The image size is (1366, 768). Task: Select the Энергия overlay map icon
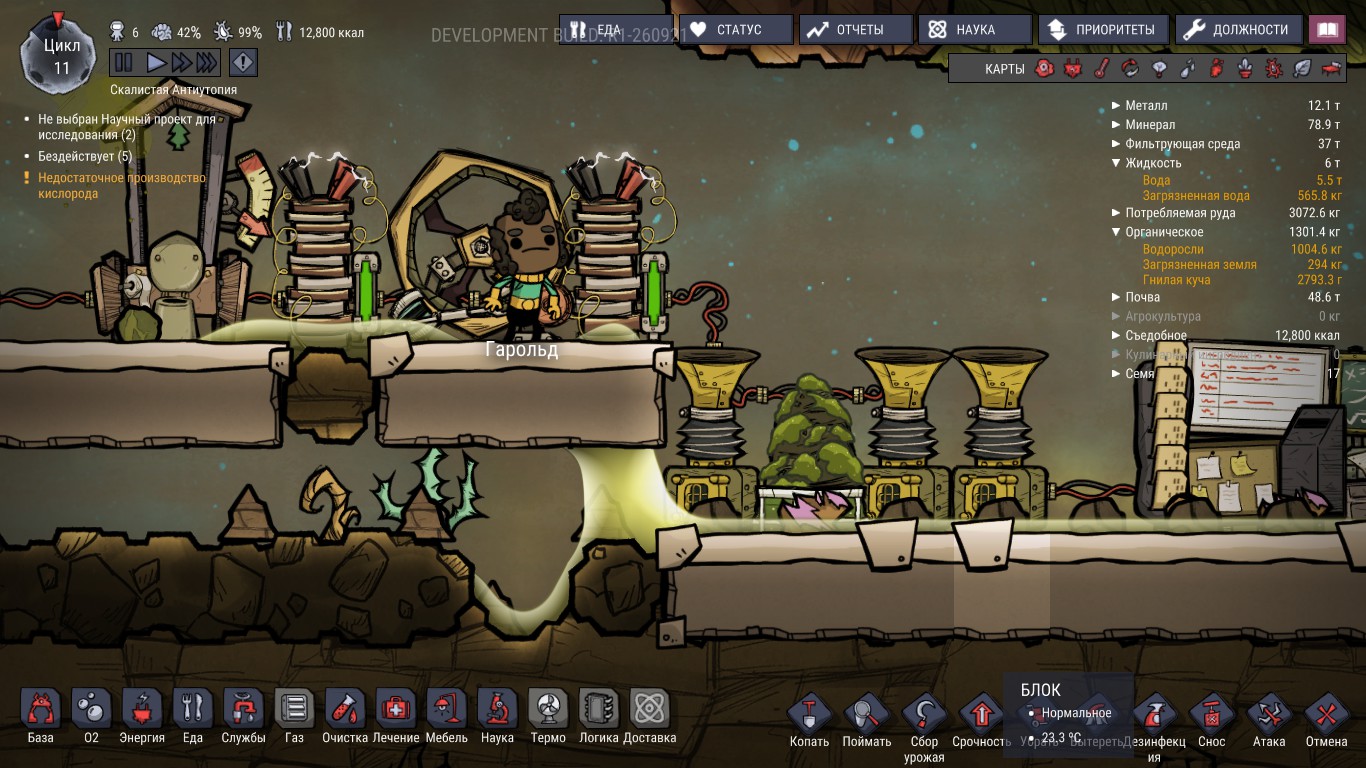(x=1072, y=68)
